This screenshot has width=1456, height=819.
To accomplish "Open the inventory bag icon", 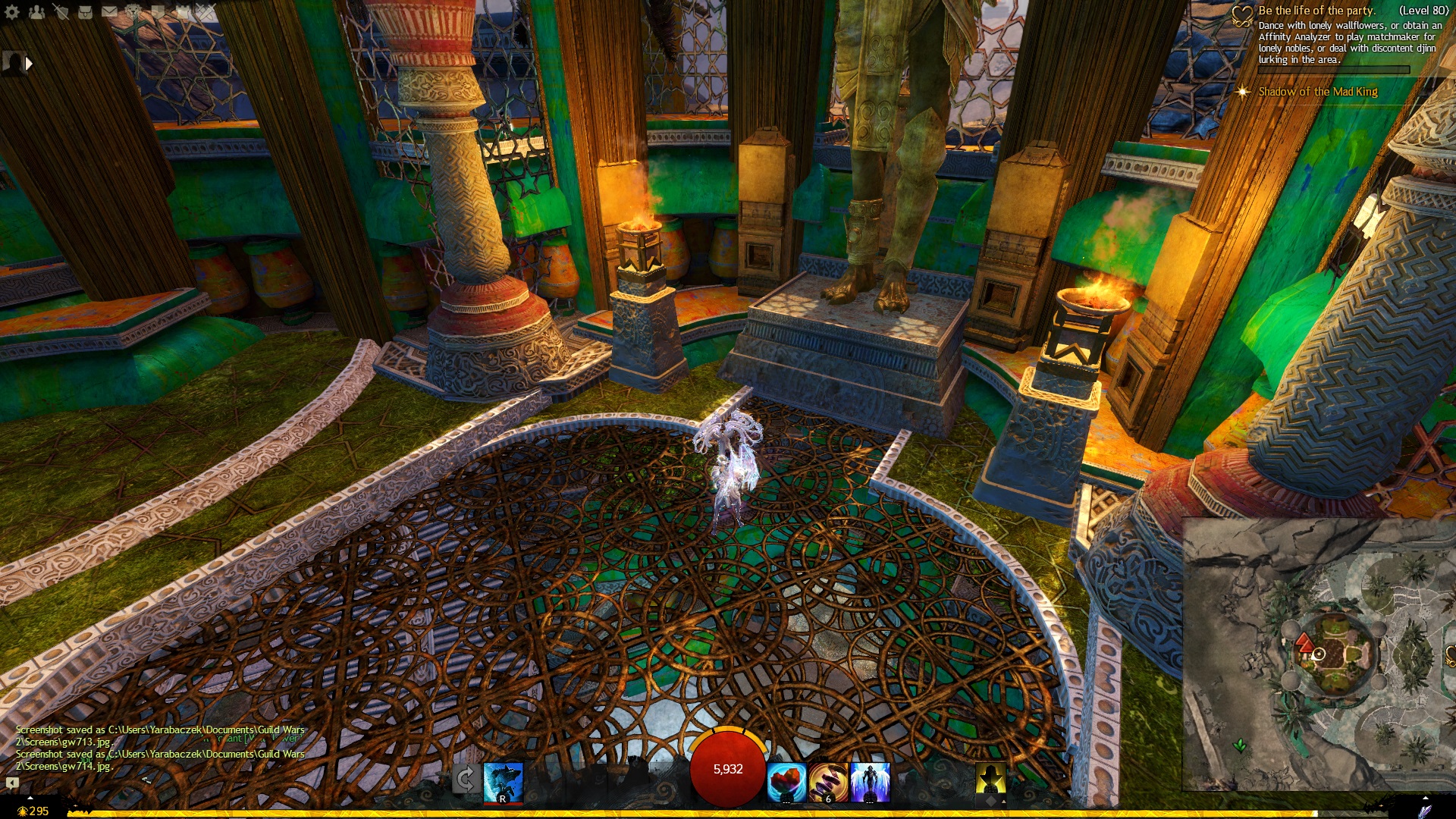I will pyautogui.click(x=85, y=11).
